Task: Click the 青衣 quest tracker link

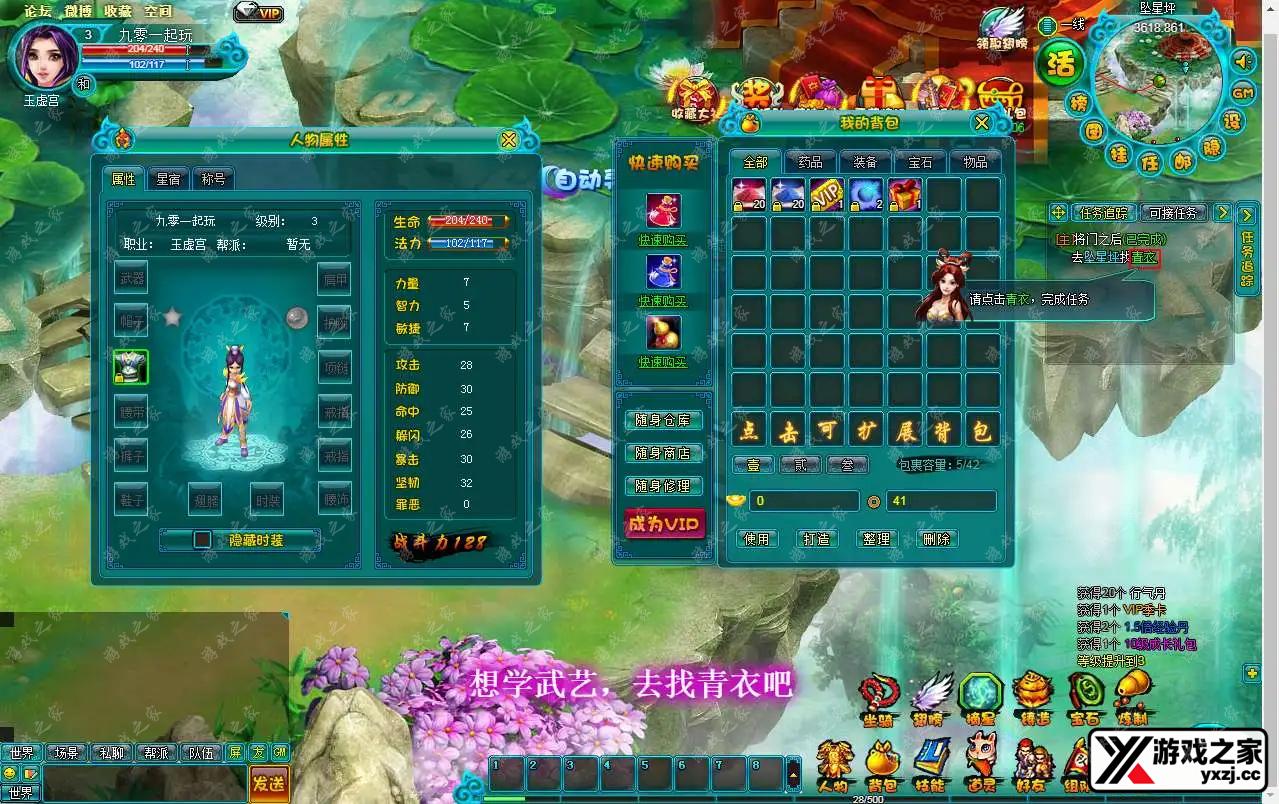Action: [1144, 257]
